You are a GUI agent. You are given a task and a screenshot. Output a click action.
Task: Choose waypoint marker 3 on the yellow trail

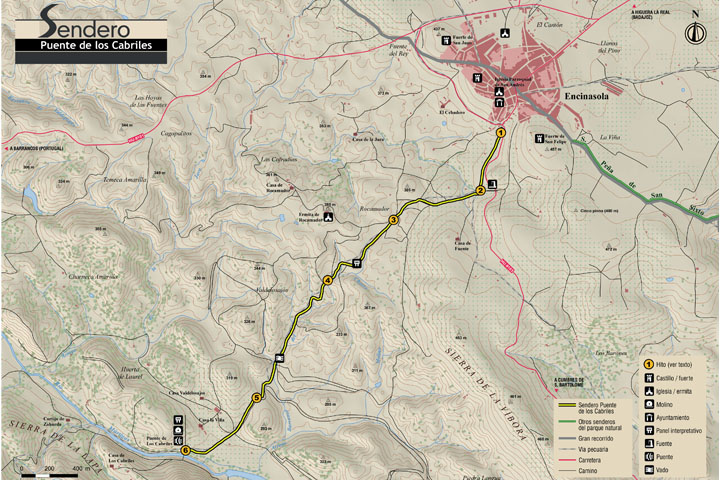pyautogui.click(x=394, y=220)
